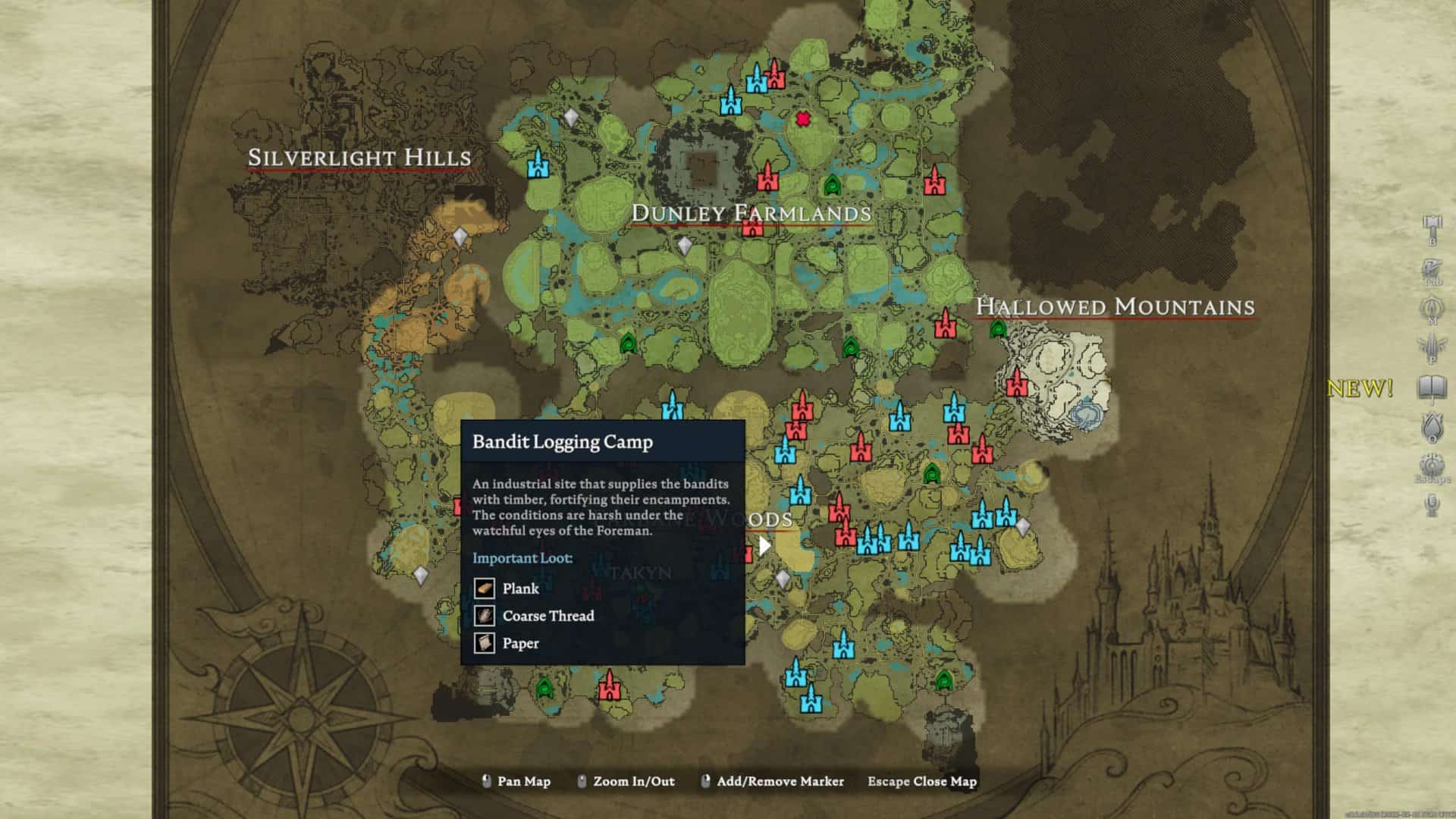Select the Coarse Thread loot icon
The image size is (1456, 819).
click(x=485, y=616)
